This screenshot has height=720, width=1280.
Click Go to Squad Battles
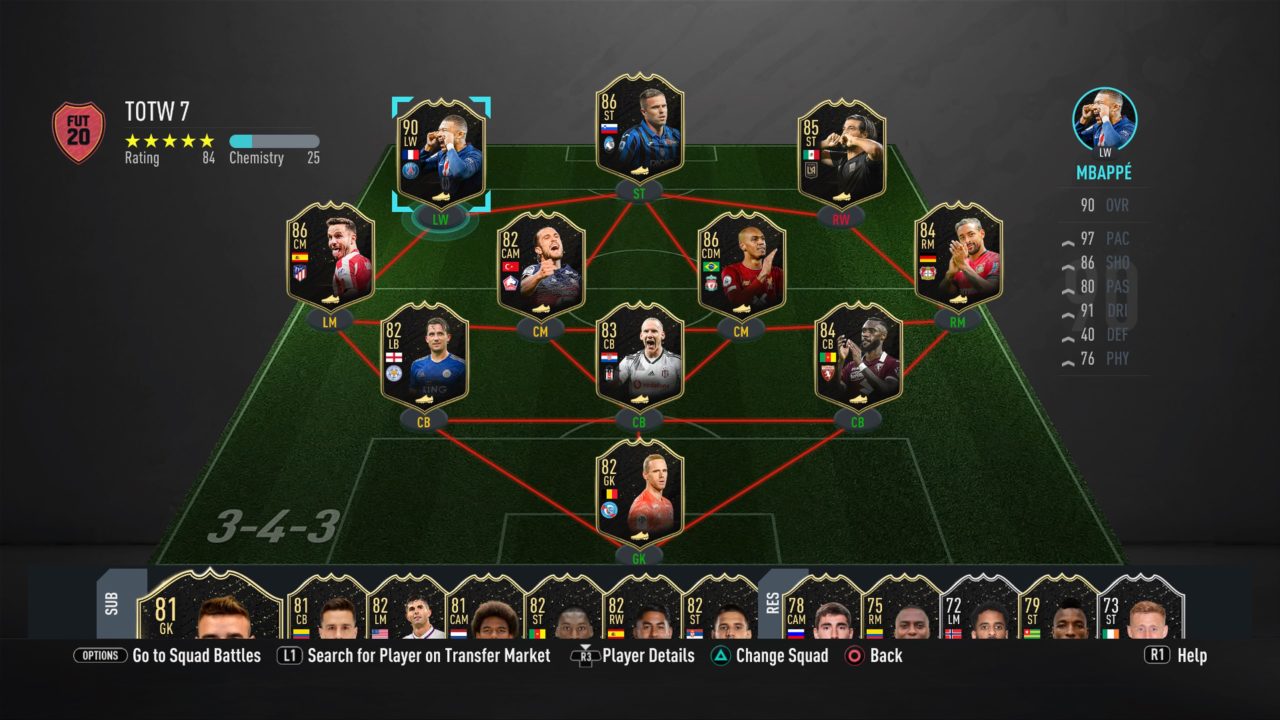tap(195, 655)
